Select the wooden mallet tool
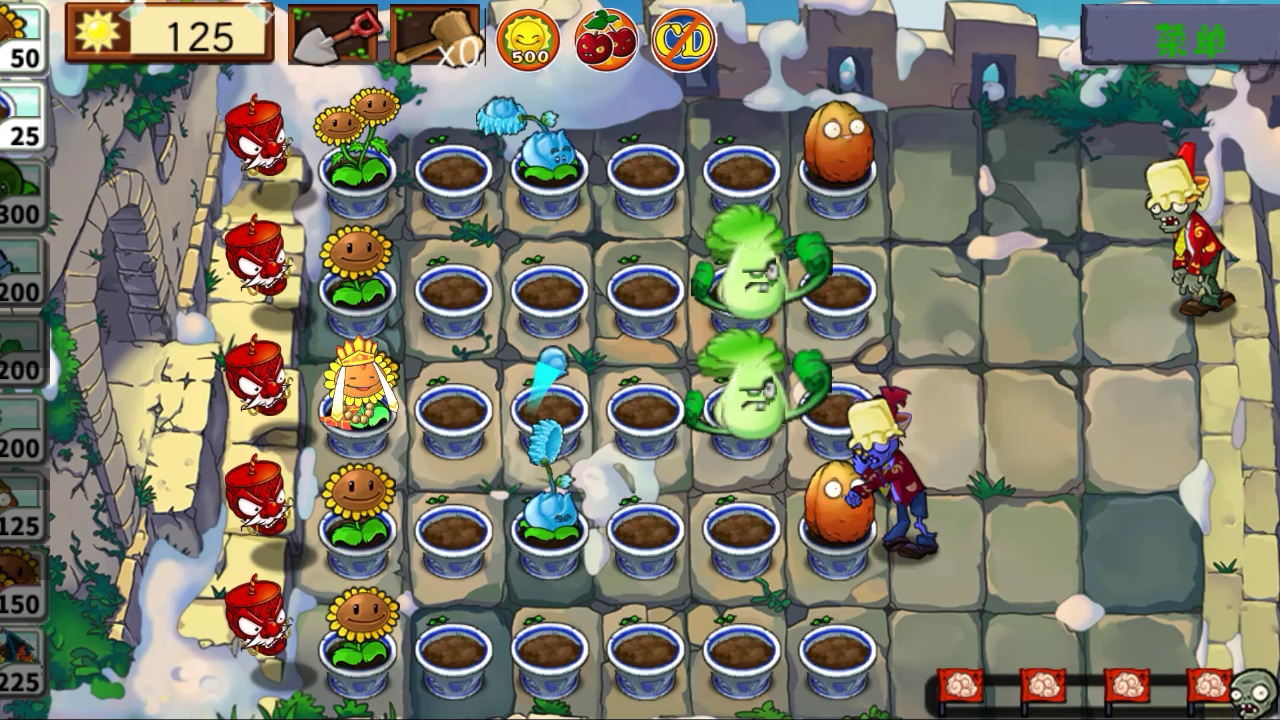 pyautogui.click(x=435, y=35)
